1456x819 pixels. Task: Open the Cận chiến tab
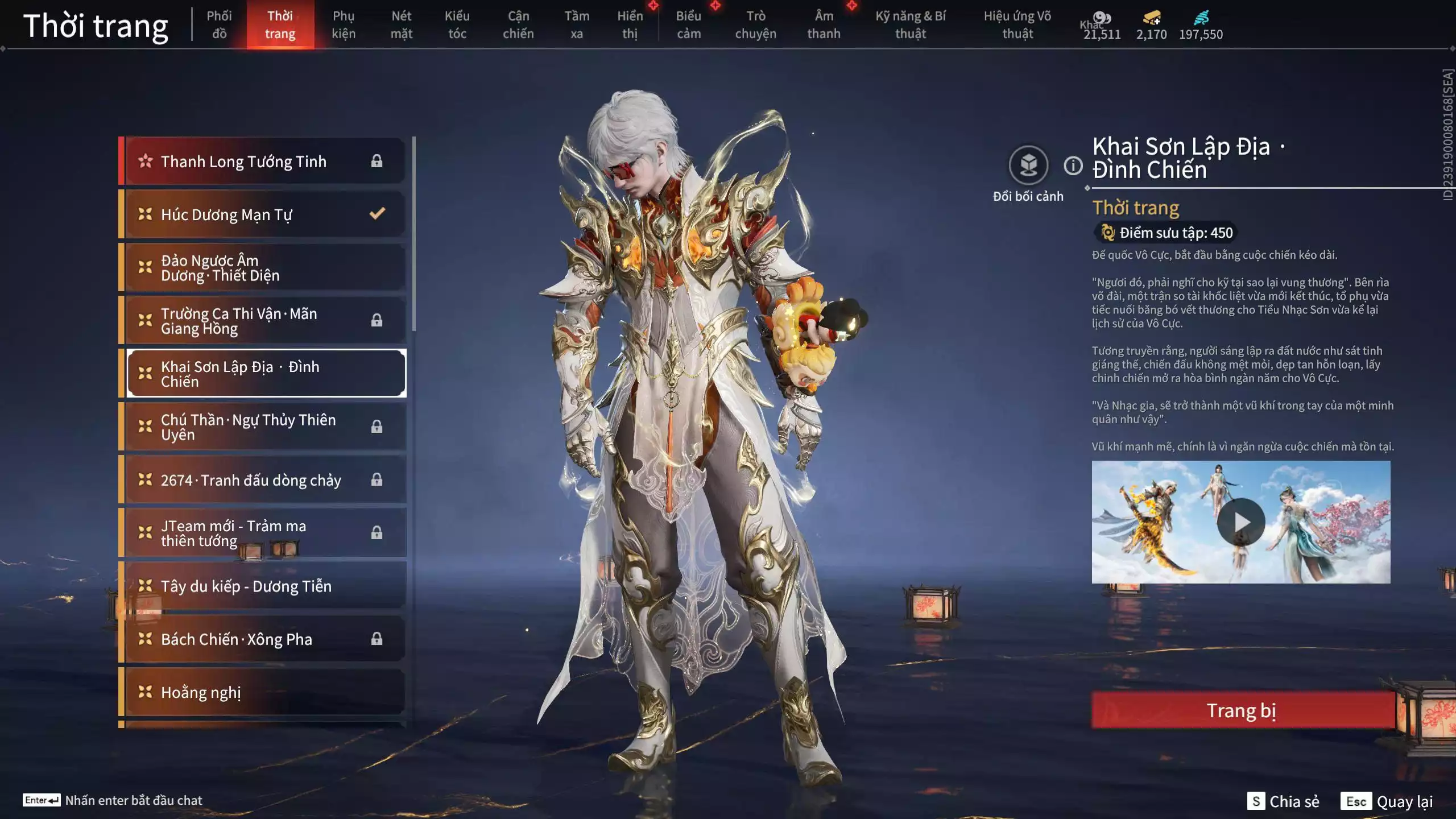(518, 24)
